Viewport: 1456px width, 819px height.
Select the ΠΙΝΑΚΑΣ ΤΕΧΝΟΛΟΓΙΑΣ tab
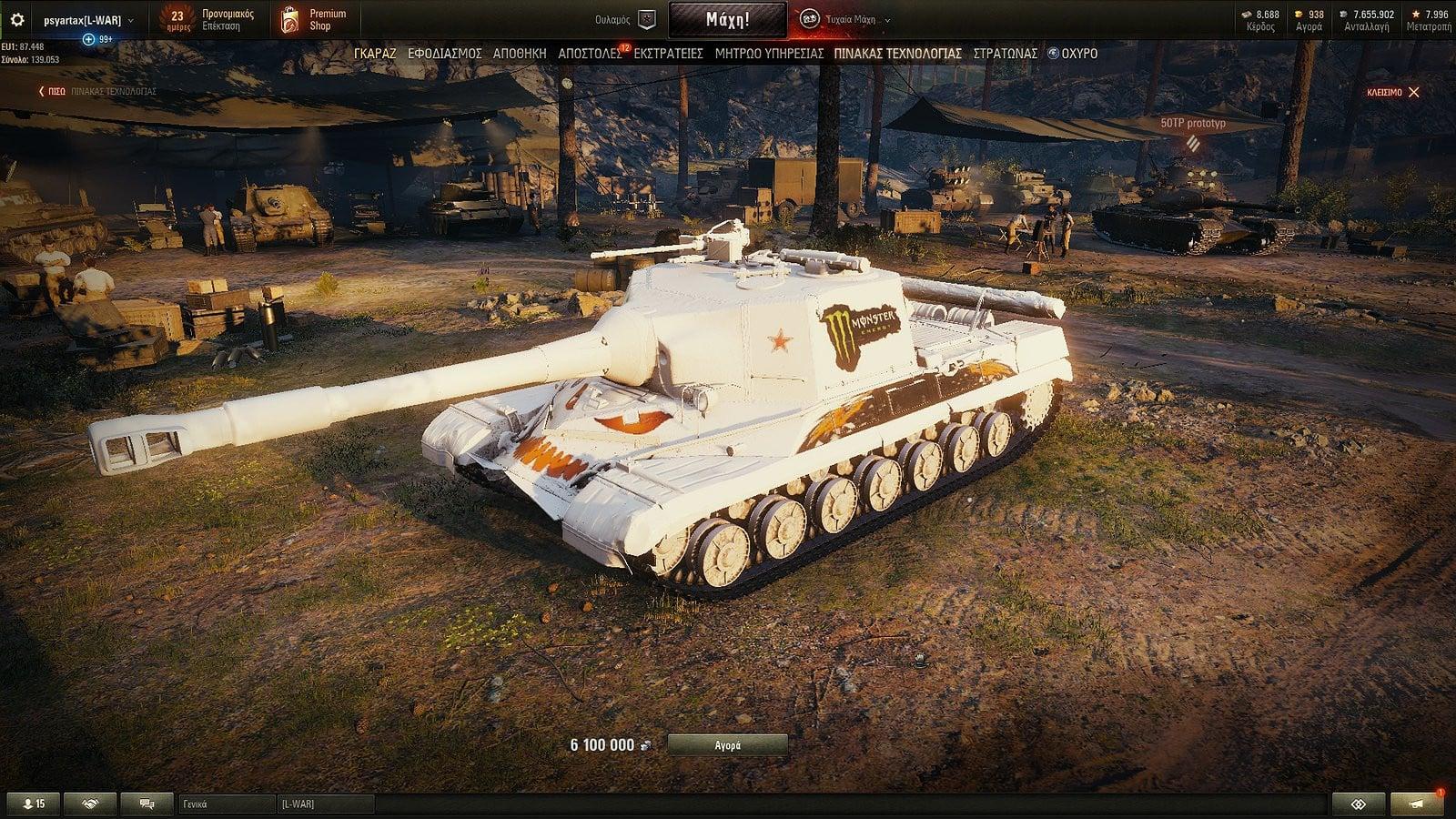[x=897, y=54]
